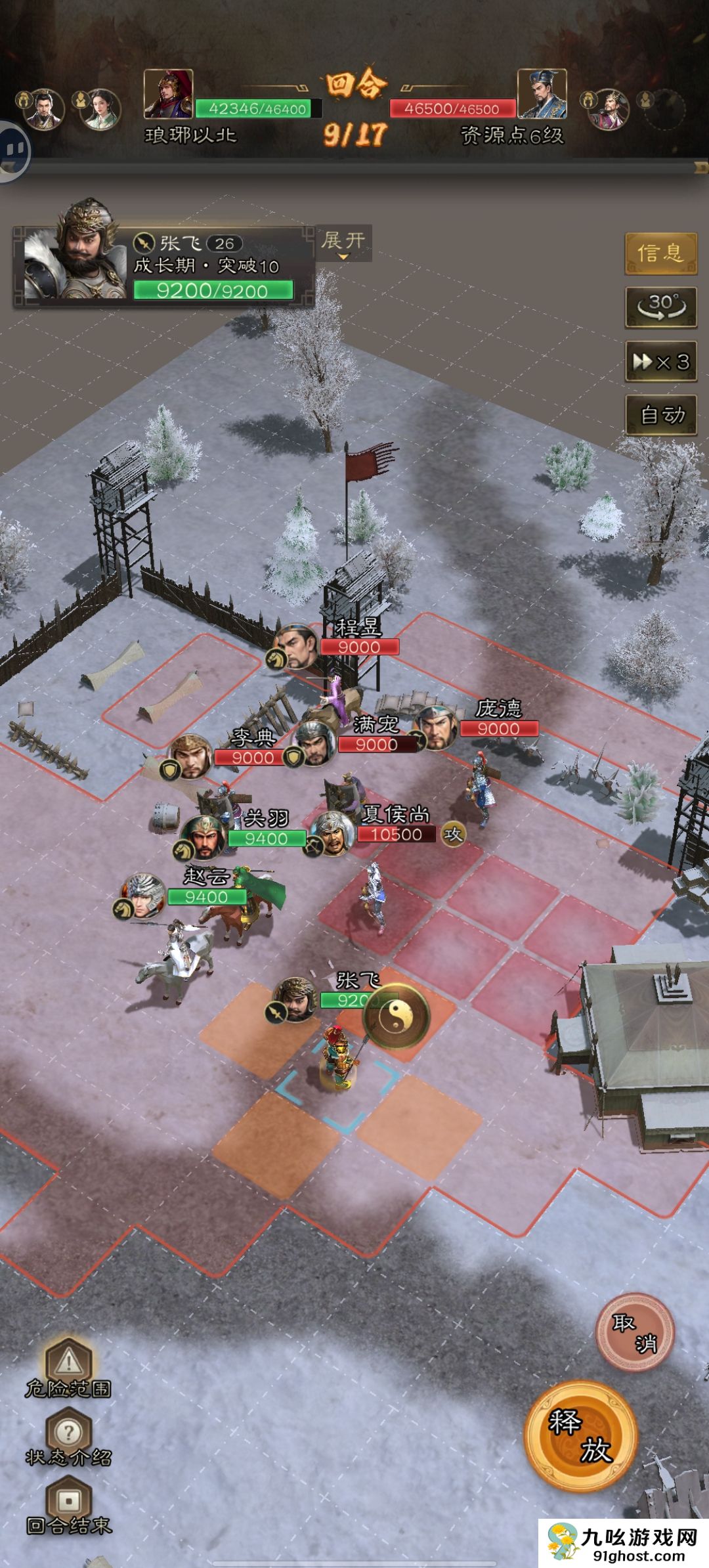Open the 状态介绍 status guide
The width and height of the screenshot is (709, 1568).
pyautogui.click(x=68, y=1438)
